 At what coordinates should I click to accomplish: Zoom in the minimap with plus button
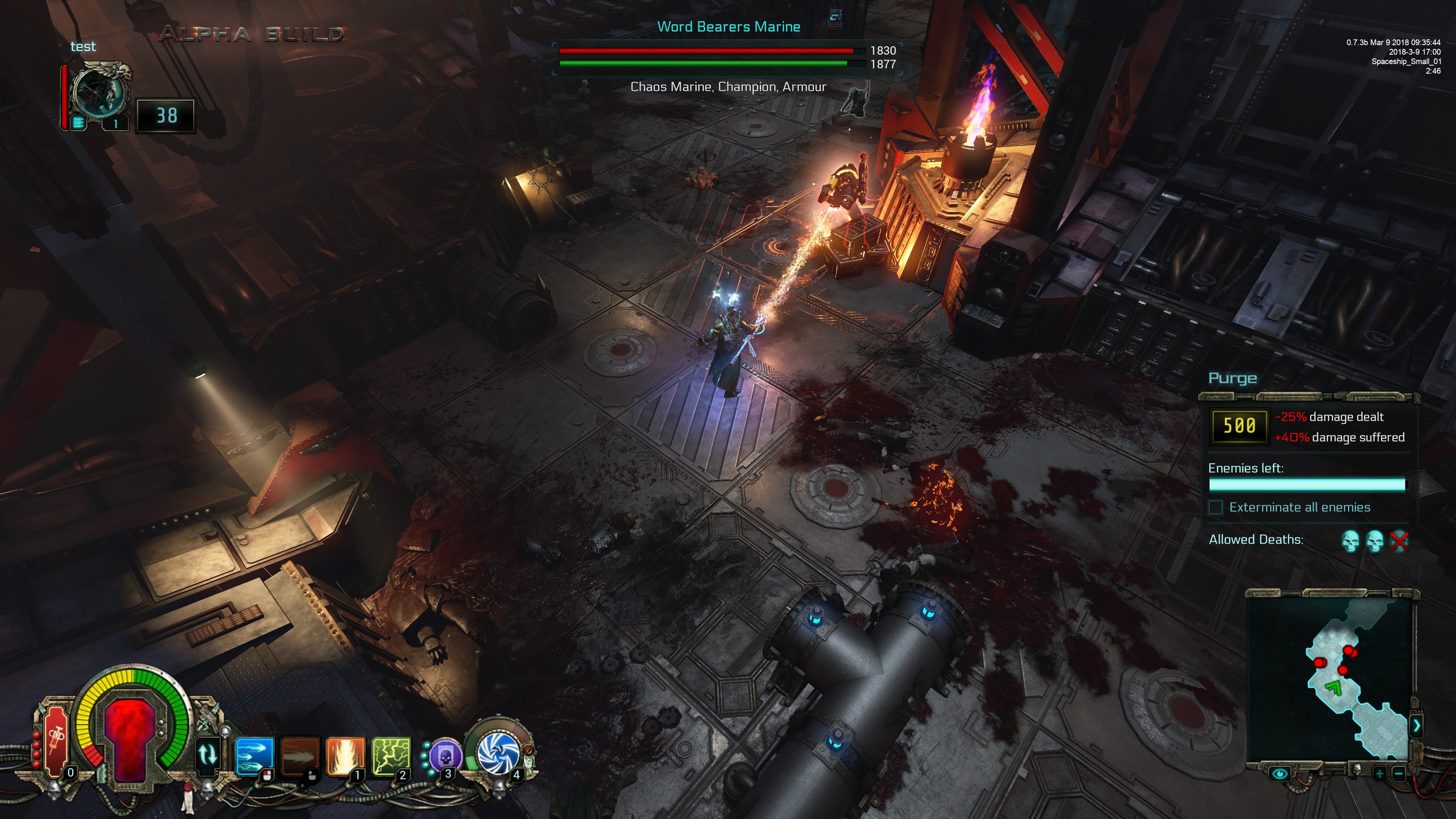1379,773
